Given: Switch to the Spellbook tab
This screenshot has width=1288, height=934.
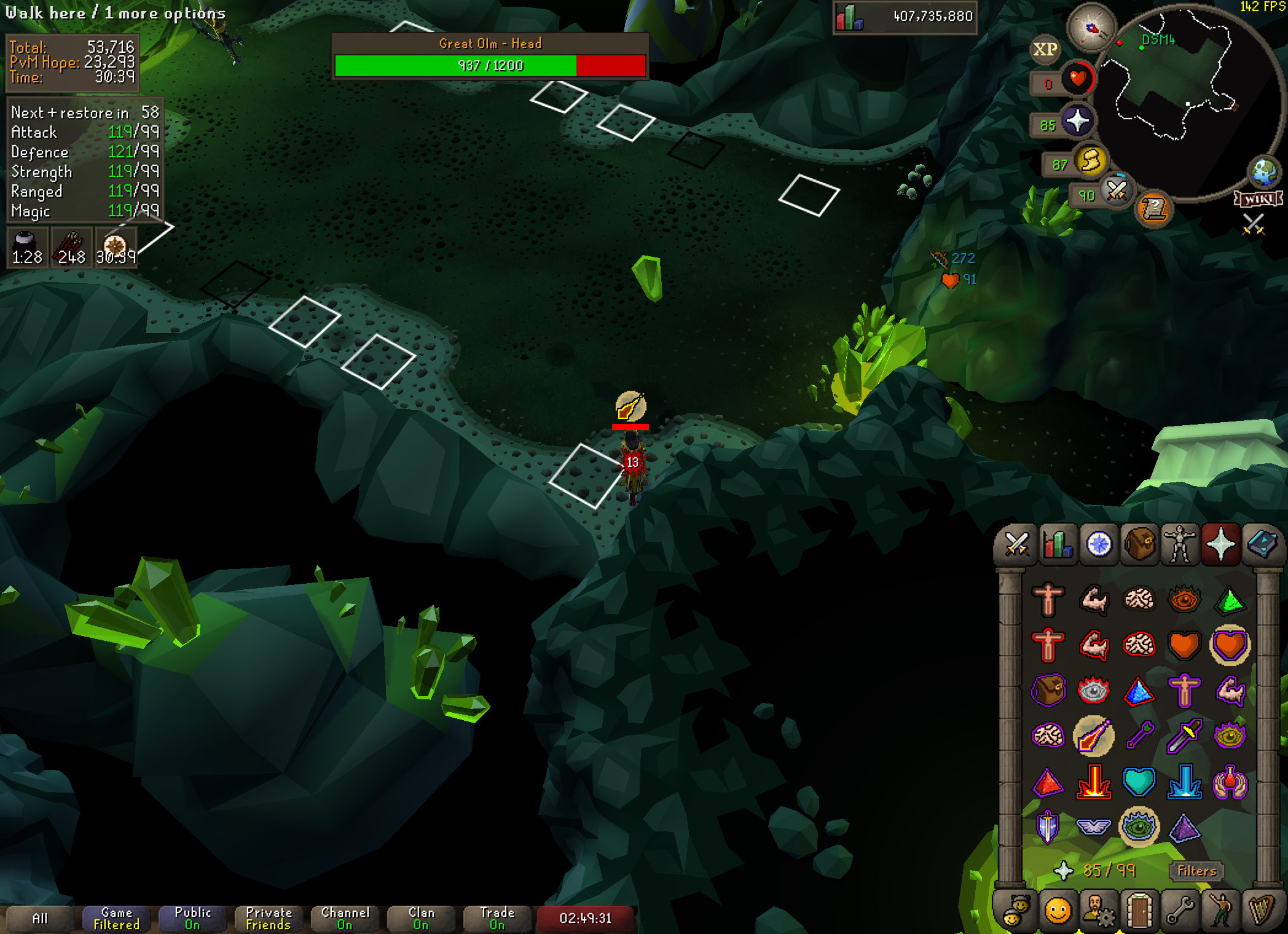Looking at the screenshot, I should [x=1262, y=544].
